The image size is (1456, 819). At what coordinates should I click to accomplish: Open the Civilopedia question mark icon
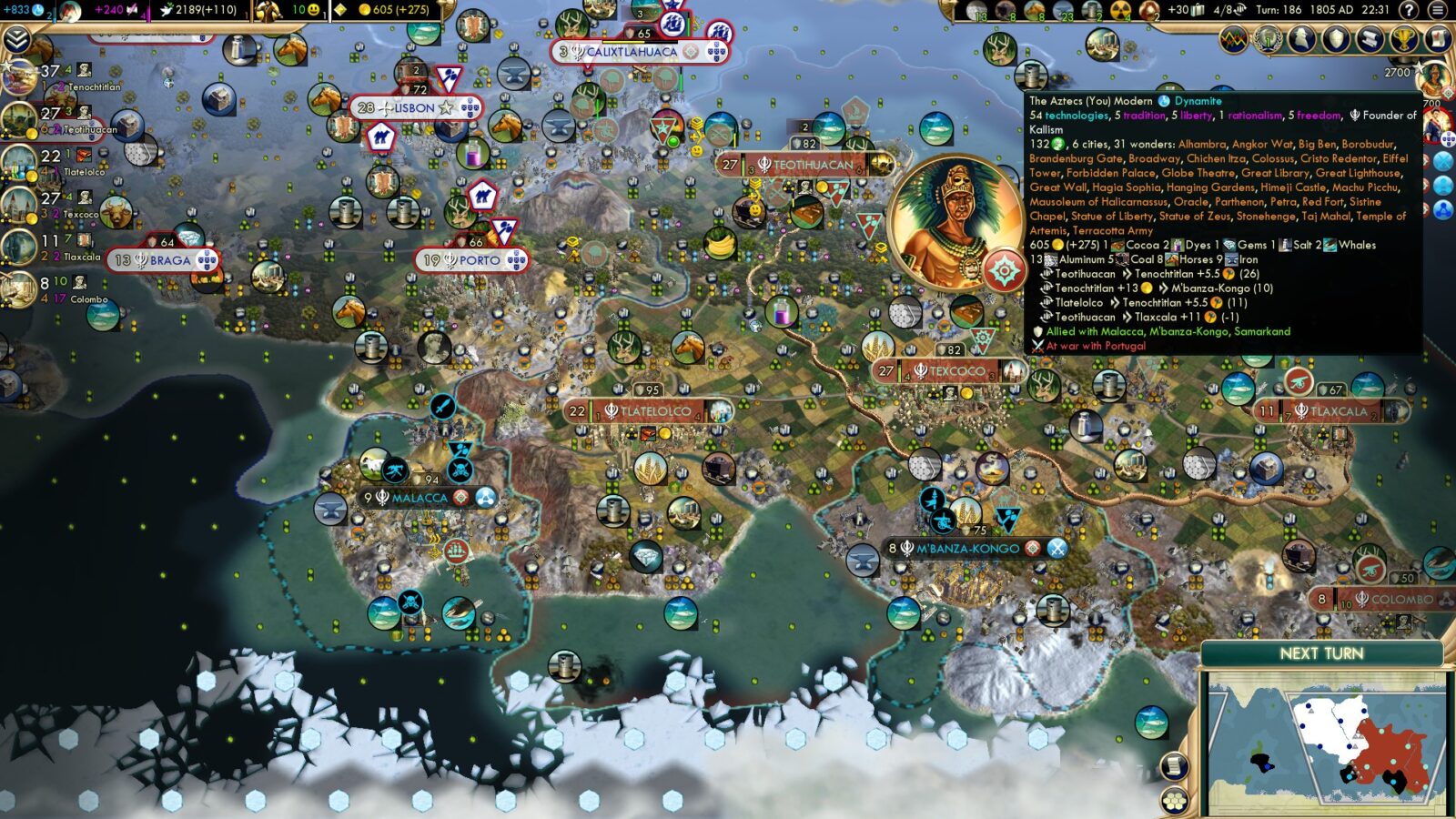(x=1410, y=10)
